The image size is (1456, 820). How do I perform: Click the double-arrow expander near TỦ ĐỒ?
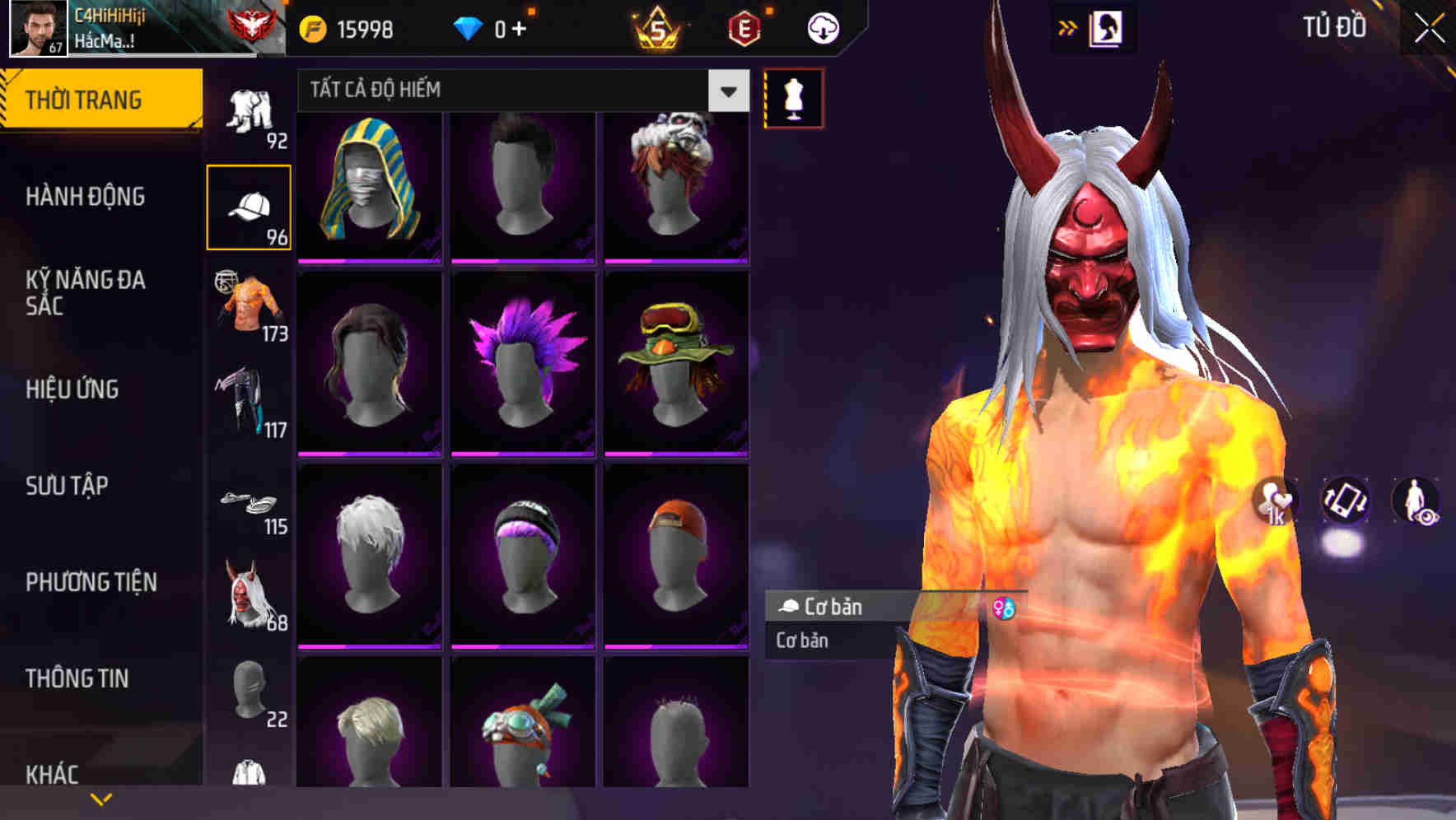point(1068,26)
